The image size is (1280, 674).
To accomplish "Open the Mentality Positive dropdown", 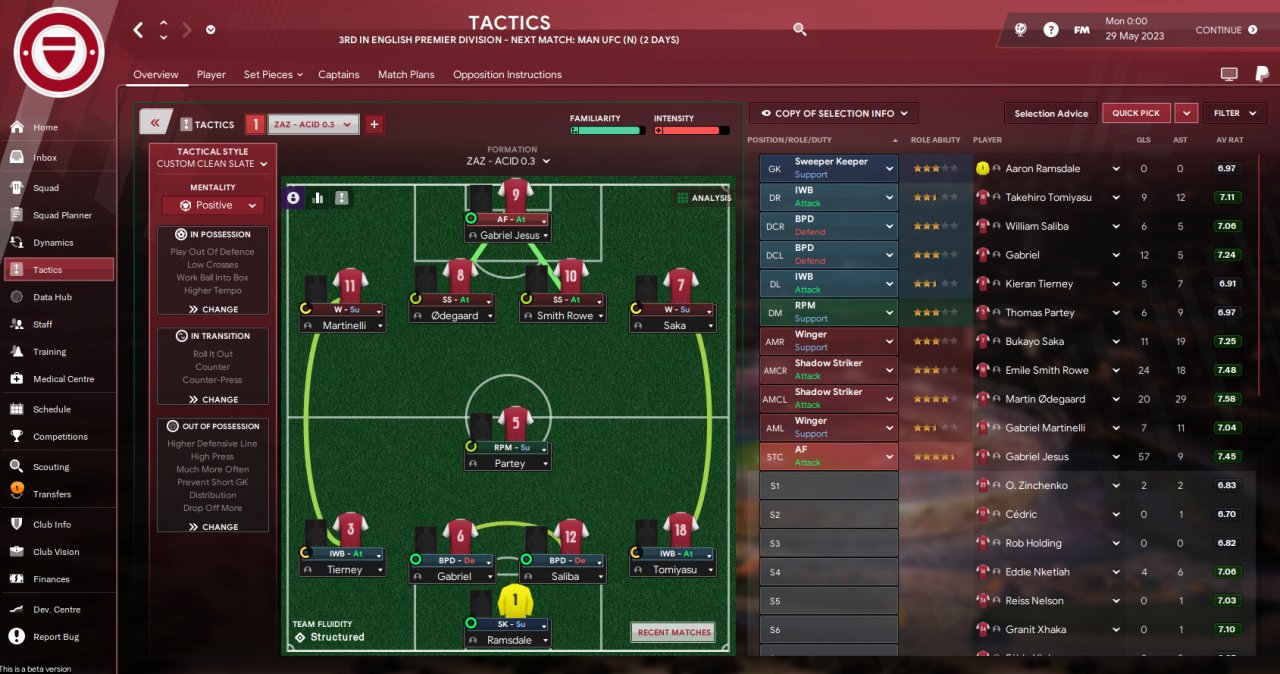I will [x=213, y=205].
